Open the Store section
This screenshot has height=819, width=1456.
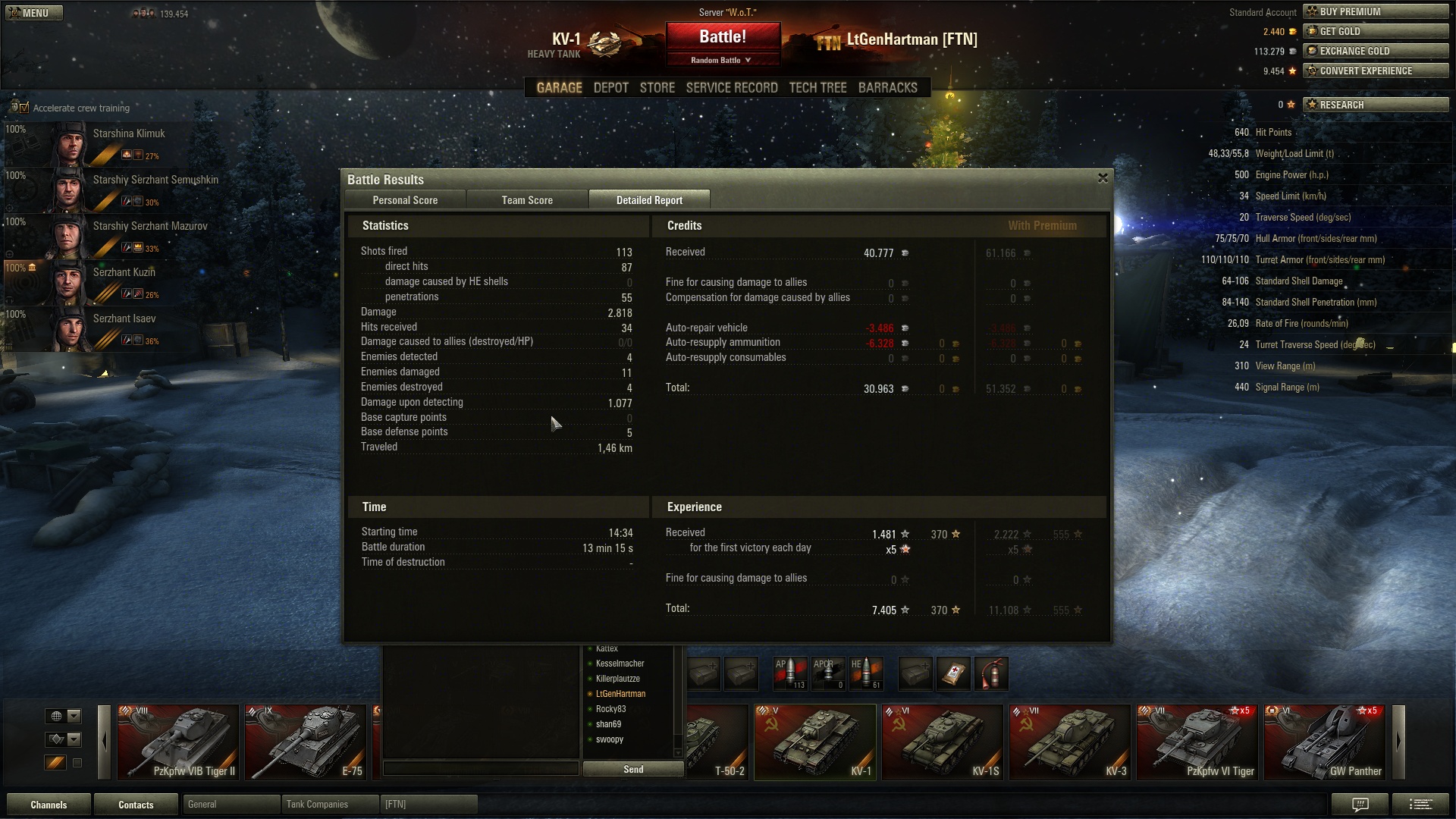(657, 88)
